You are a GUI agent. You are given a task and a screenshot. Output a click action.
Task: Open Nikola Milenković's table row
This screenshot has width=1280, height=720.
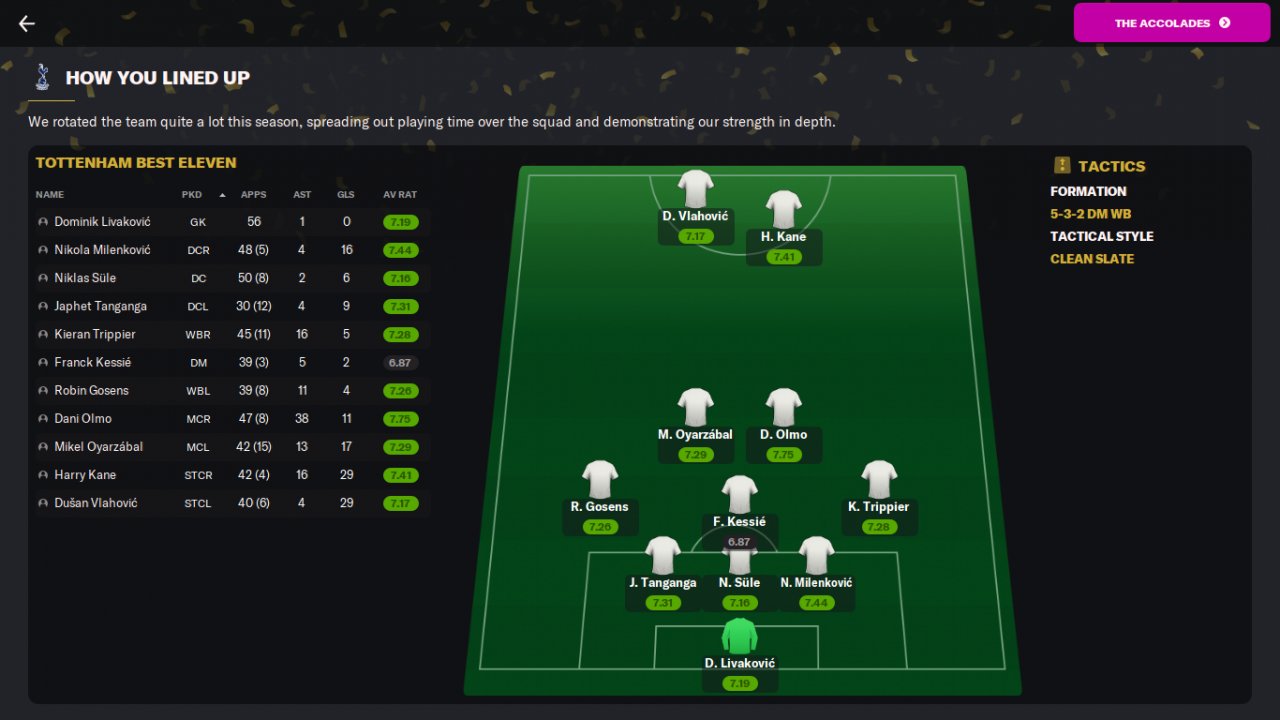pyautogui.click(x=102, y=250)
